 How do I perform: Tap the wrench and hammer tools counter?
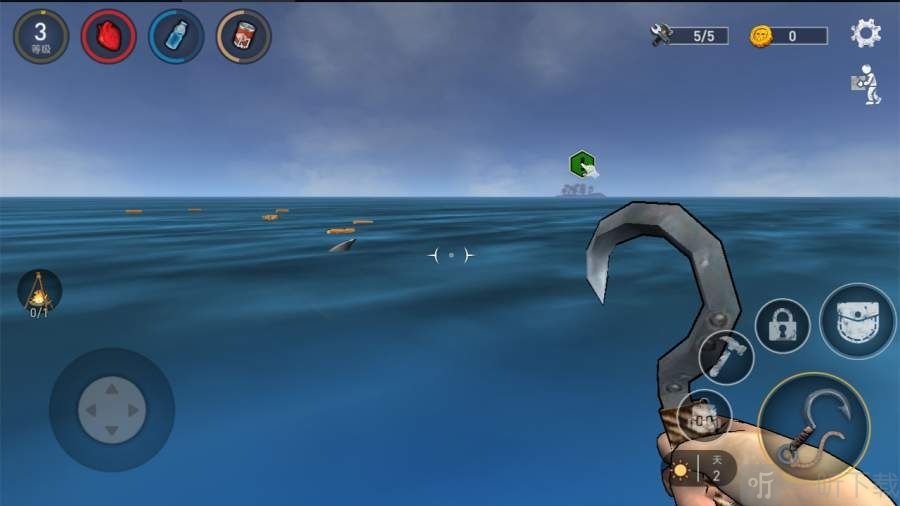click(x=690, y=36)
